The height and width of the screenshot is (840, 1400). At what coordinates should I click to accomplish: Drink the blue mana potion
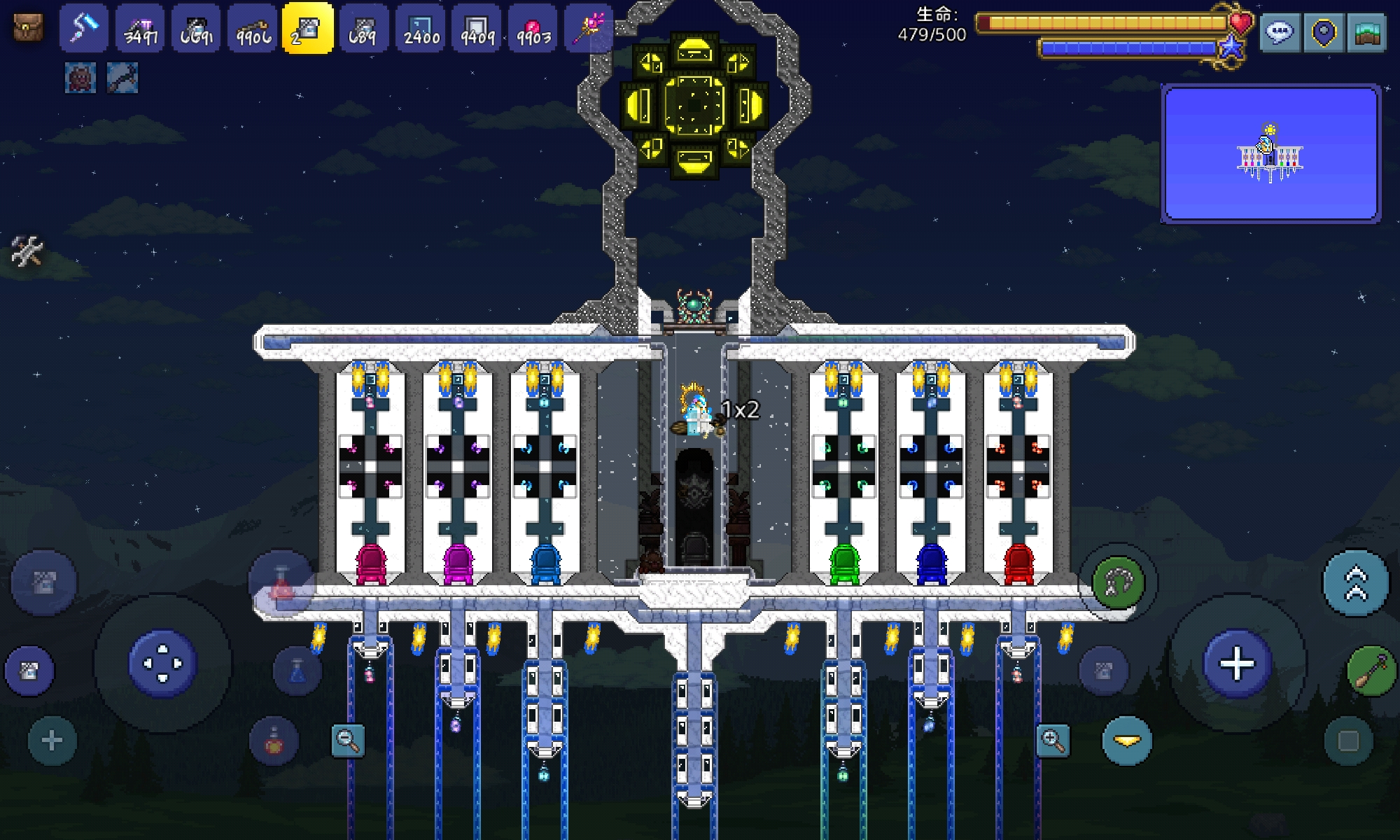pyautogui.click(x=297, y=671)
